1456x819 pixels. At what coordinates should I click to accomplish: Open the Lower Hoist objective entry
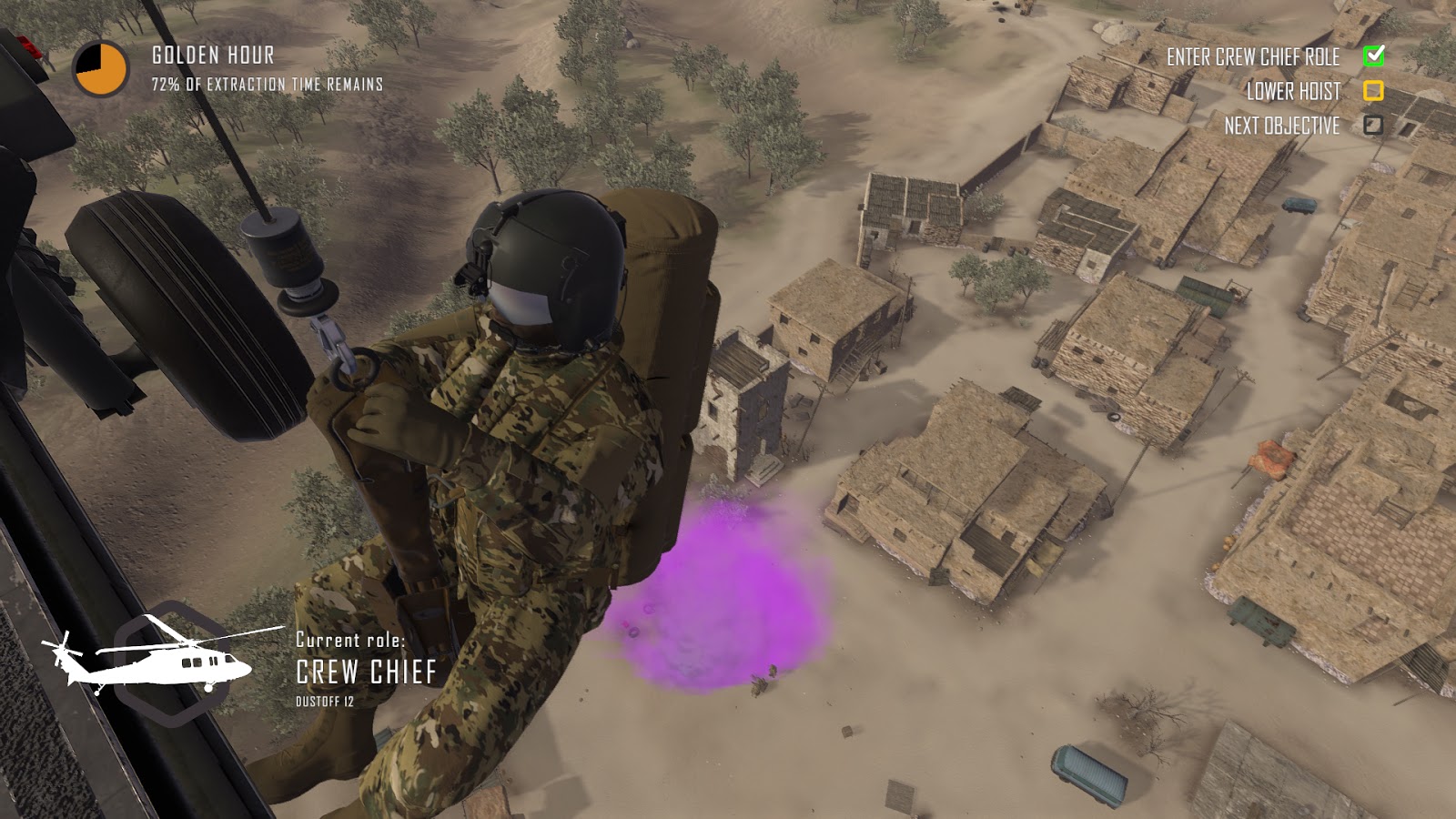coord(1294,92)
